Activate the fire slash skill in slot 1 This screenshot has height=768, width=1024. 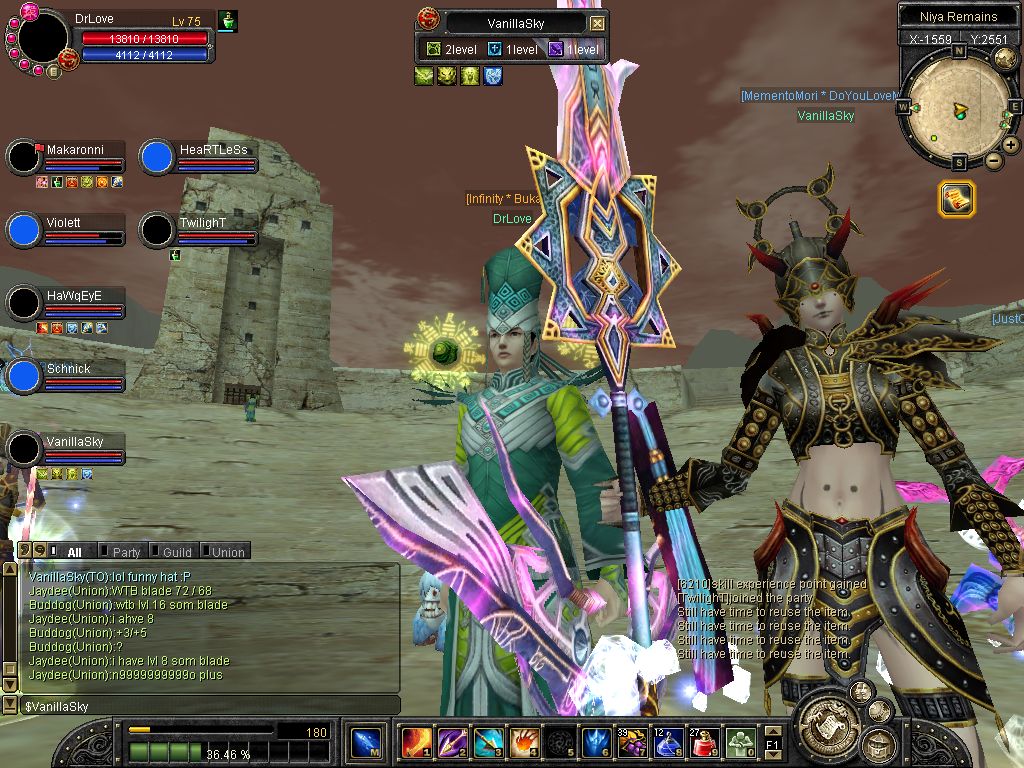tap(416, 743)
